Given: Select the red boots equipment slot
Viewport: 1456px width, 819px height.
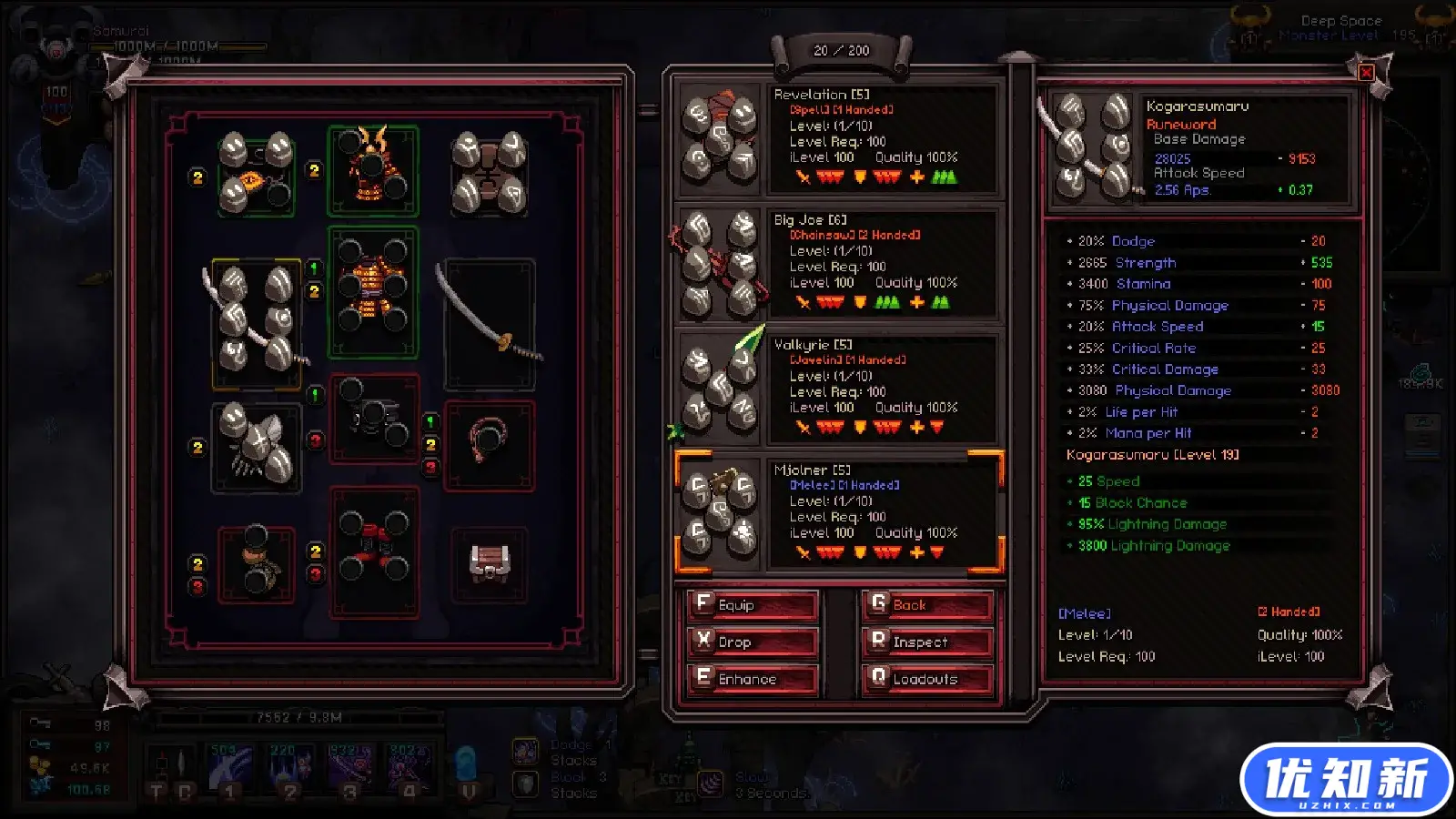Looking at the screenshot, I should pyautogui.click(x=373, y=551).
